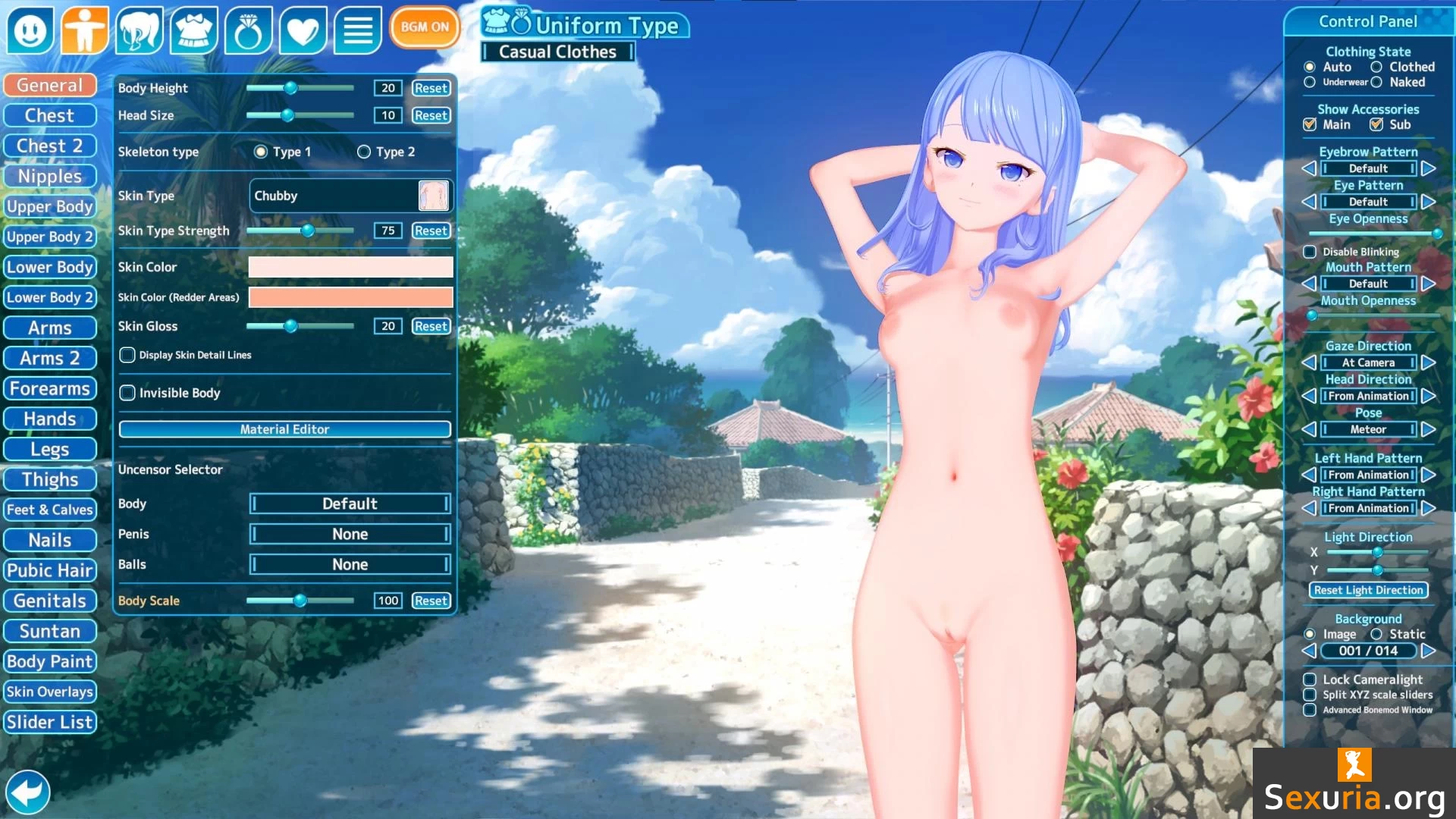Viewport: 1456px width, 819px height.
Task: Enable Display Skin Detail Lines
Action: click(127, 355)
